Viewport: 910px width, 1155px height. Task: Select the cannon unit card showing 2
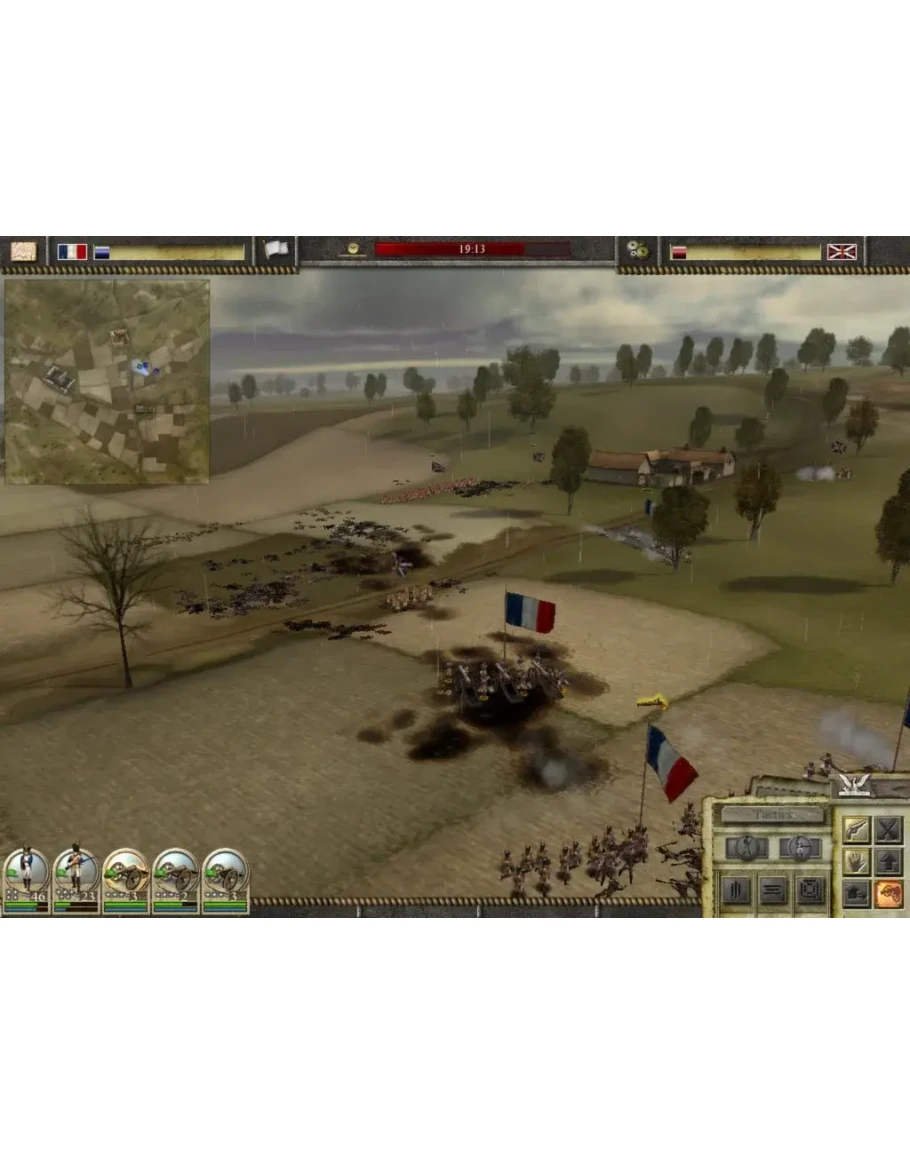(x=176, y=879)
